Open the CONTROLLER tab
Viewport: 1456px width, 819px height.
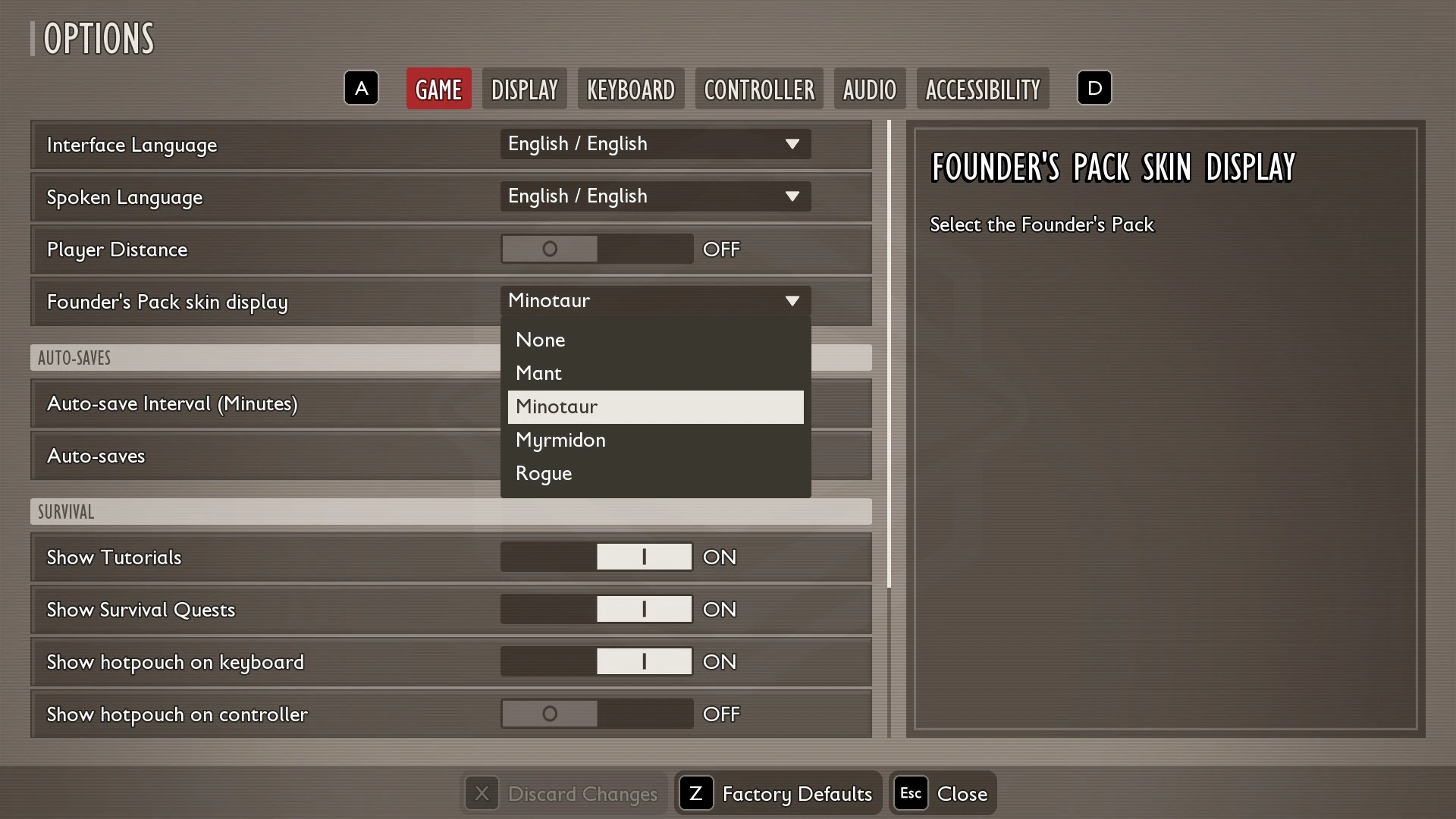pos(759,89)
